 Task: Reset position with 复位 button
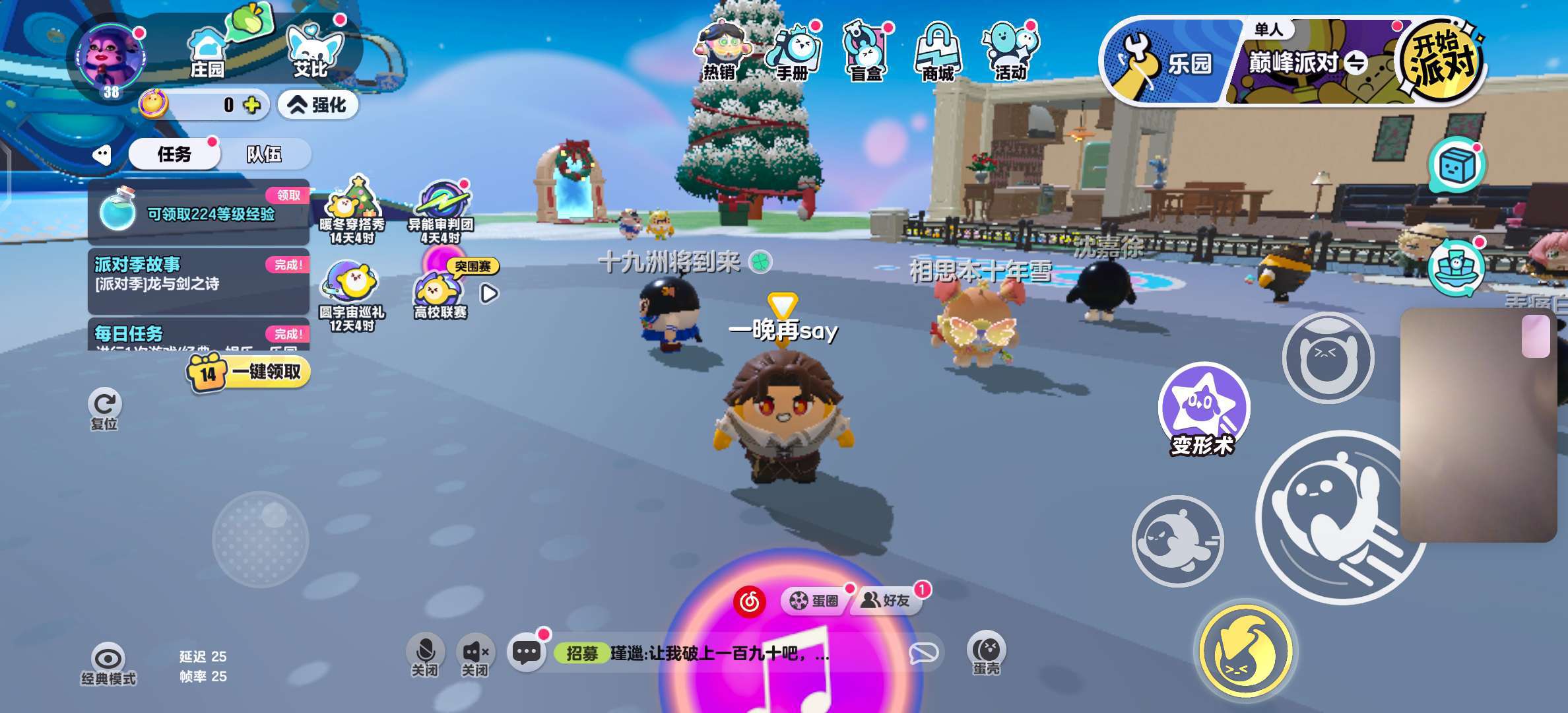(x=104, y=409)
